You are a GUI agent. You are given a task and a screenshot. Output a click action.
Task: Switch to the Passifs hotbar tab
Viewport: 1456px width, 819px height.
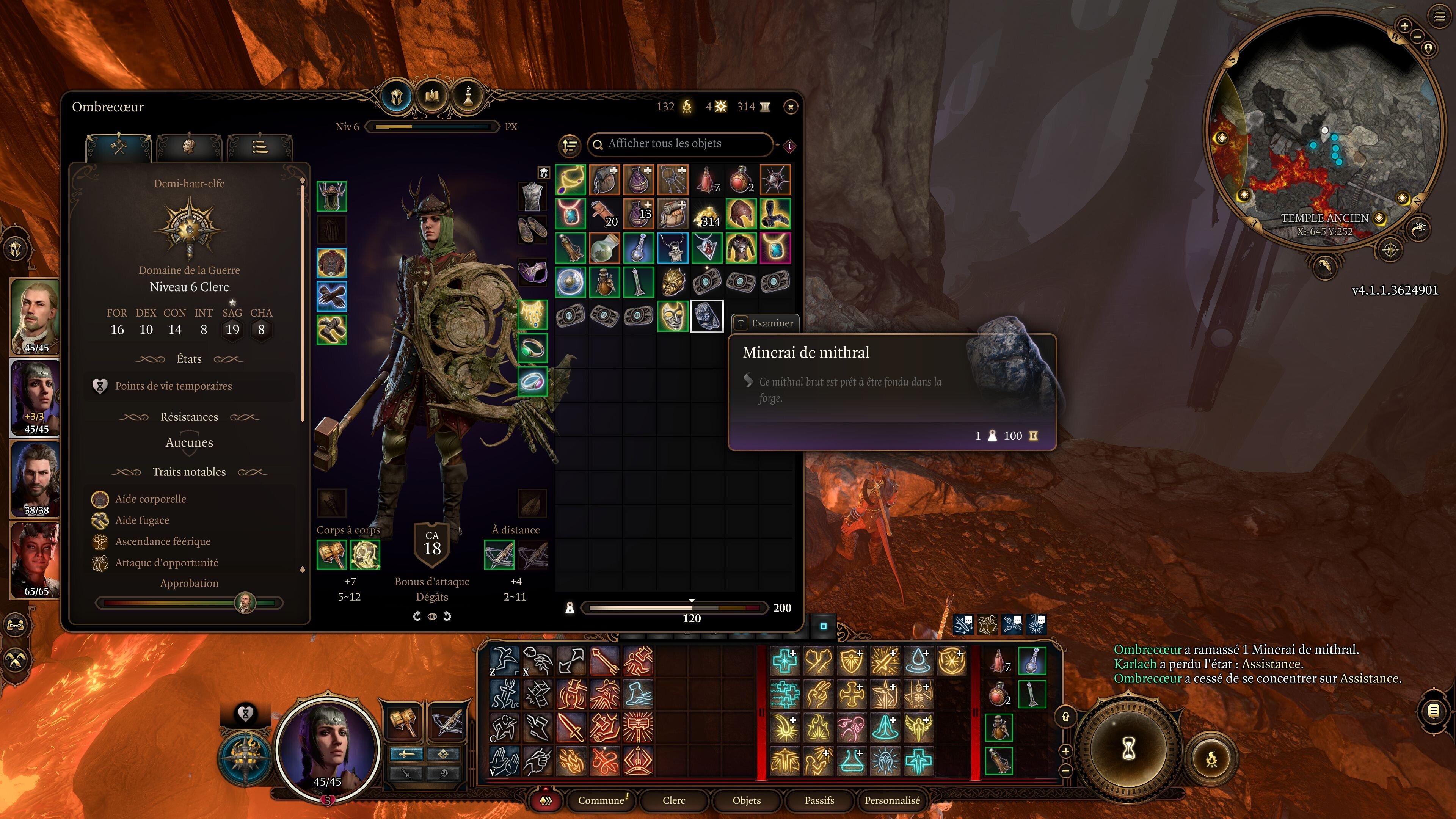[819, 801]
